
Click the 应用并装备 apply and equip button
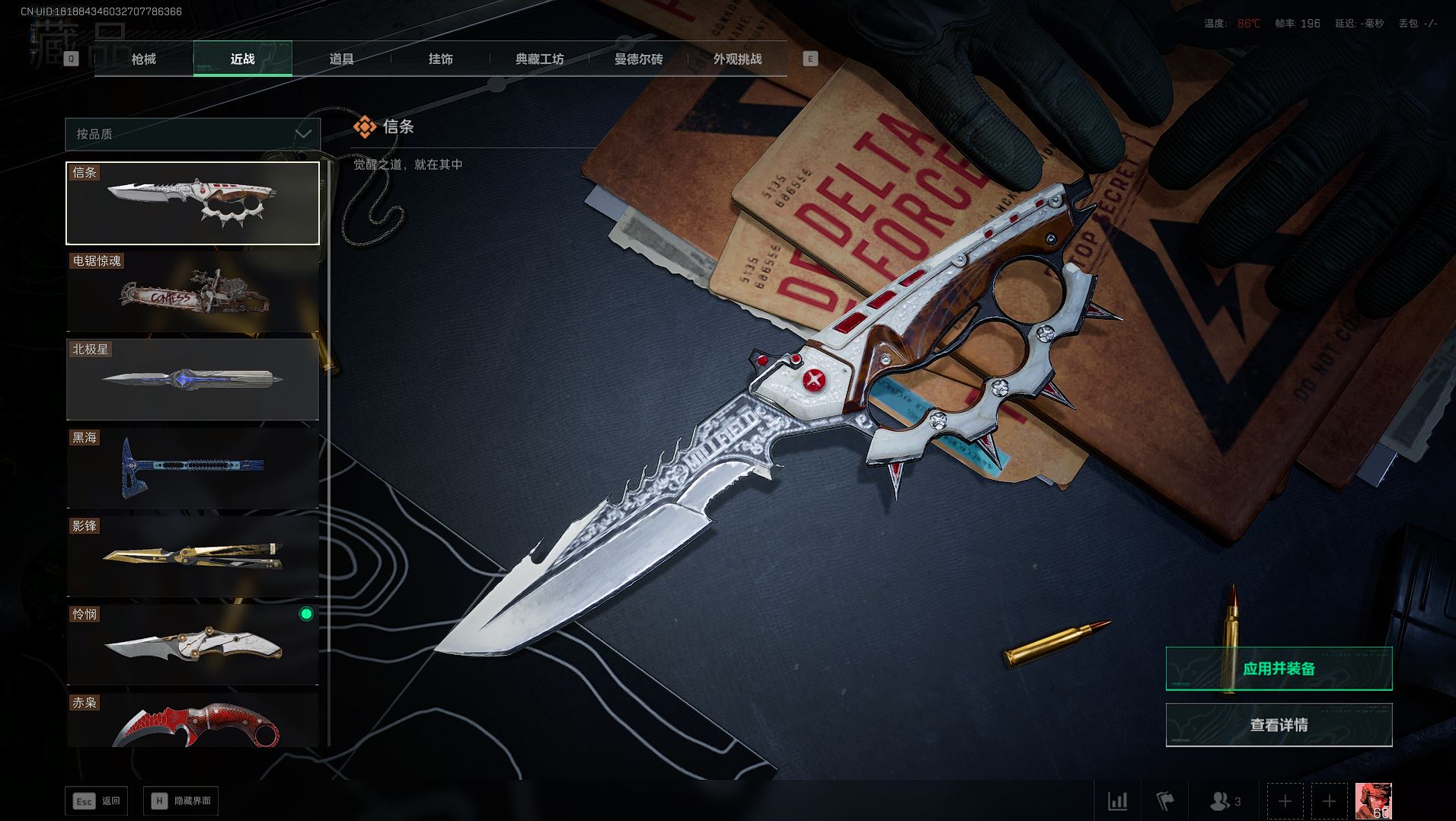pos(1279,669)
